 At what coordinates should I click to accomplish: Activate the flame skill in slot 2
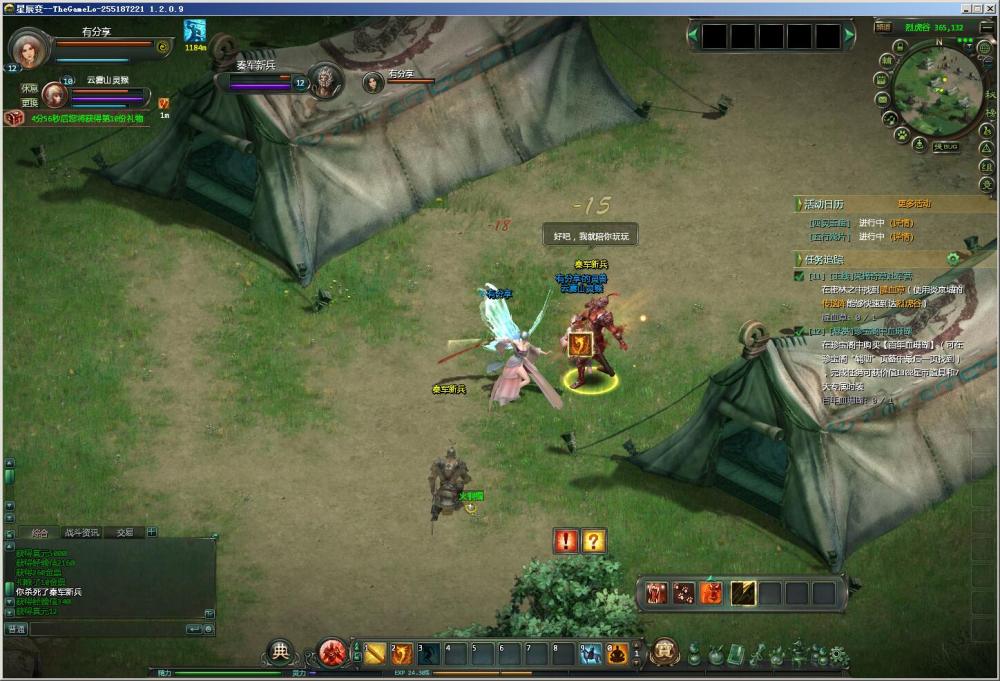coord(403,653)
